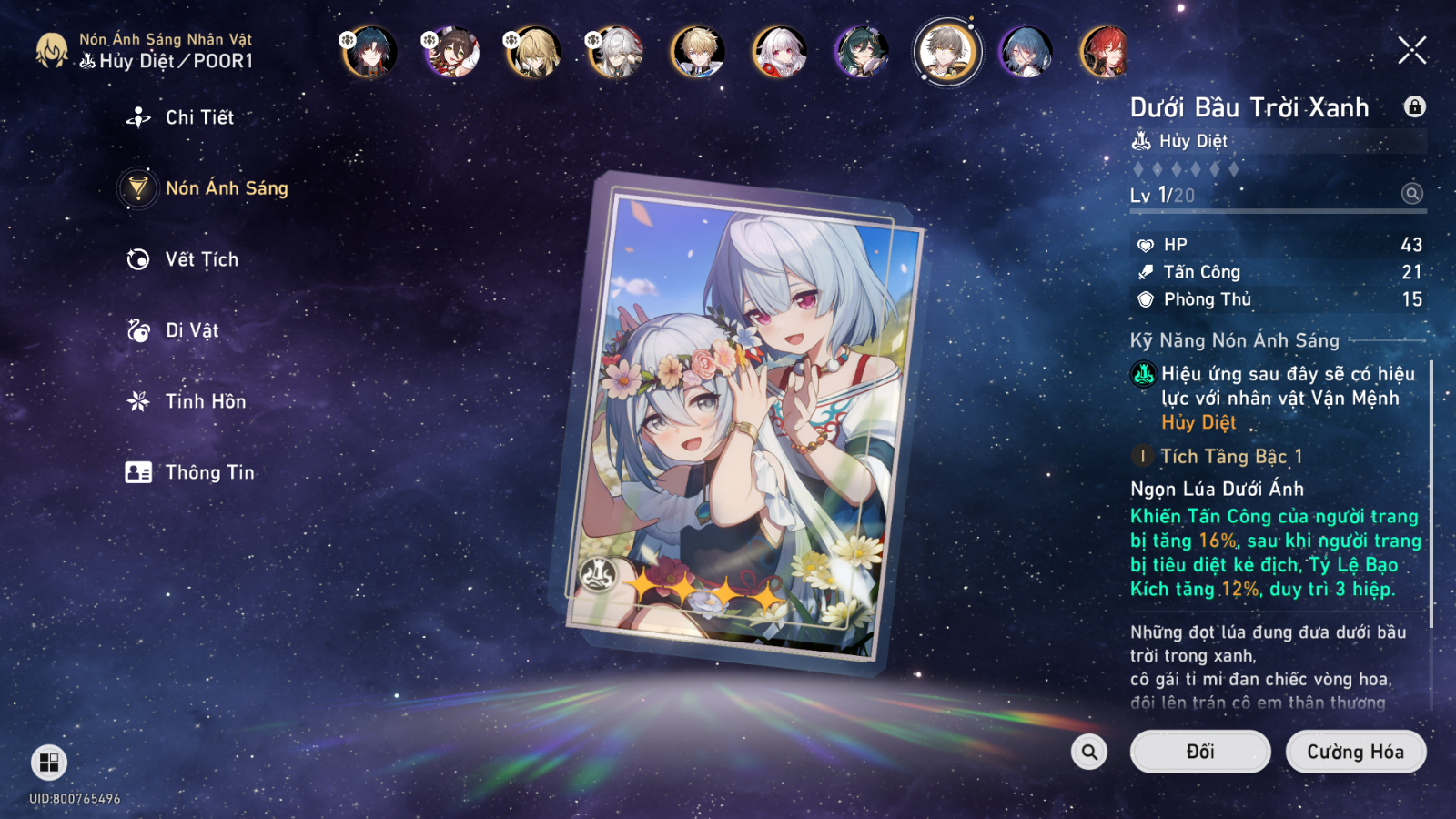Pick the silver-haired Jing Yuan portrait
Image resolution: width=1456 pixels, height=819 pixels.
click(615, 51)
